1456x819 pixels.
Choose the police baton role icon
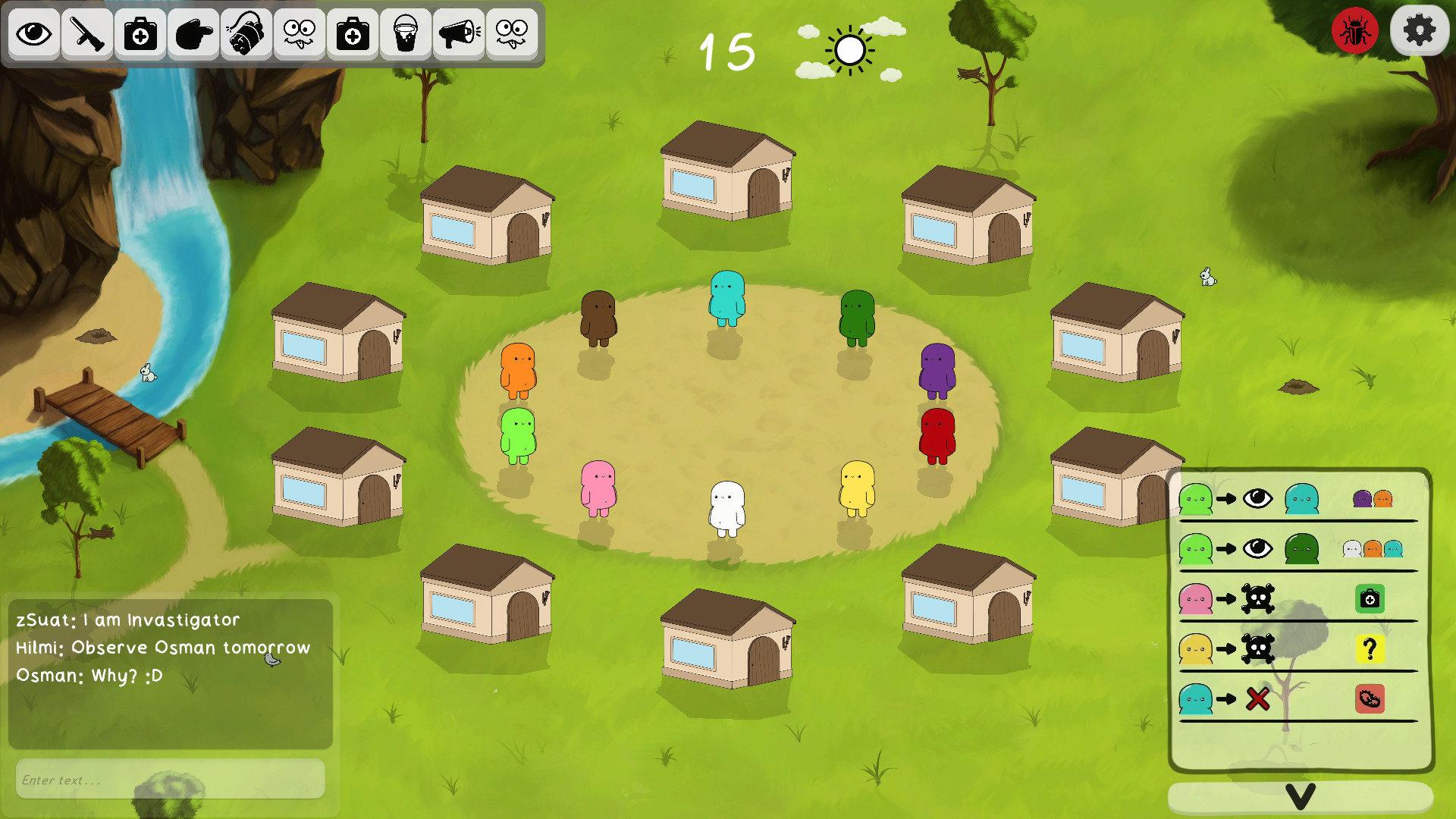[87, 34]
